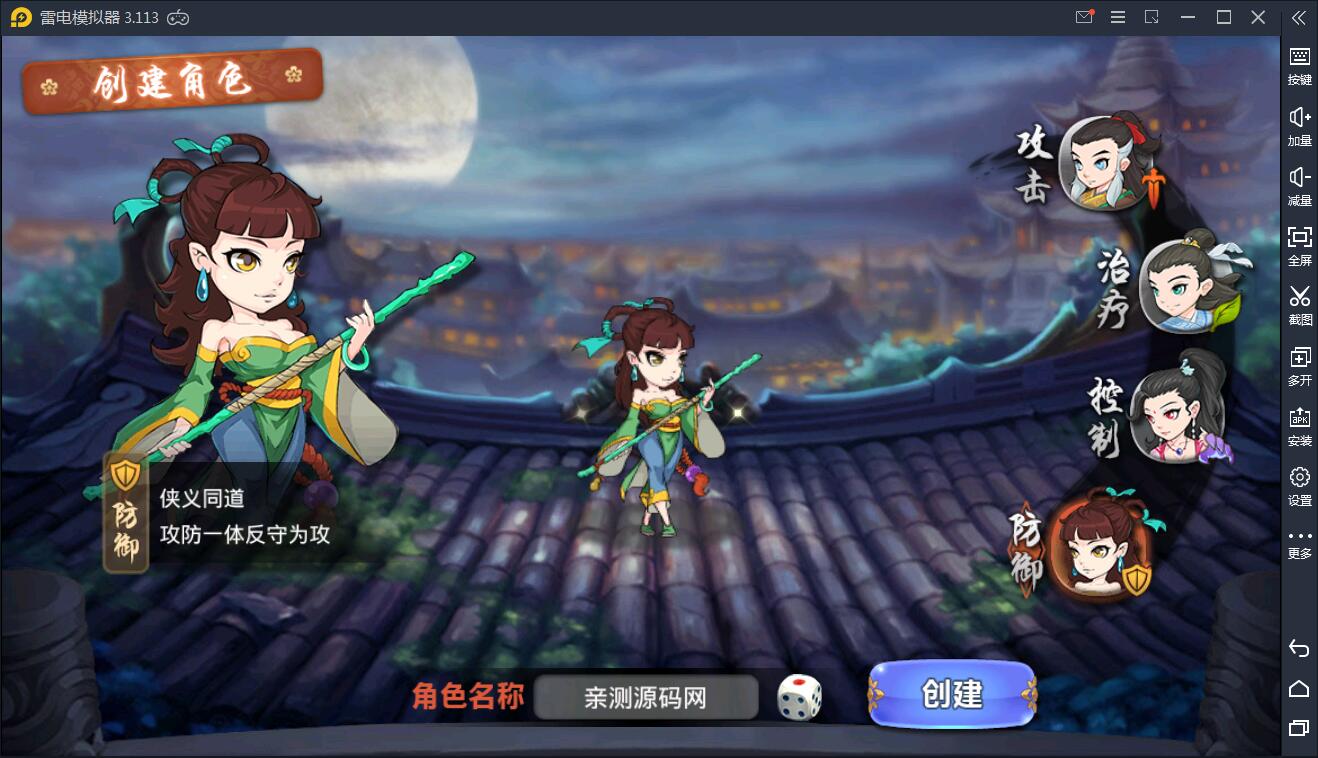Take a screenshot with the 截图 tool
Viewport: 1318px width, 758px height.
tap(1299, 302)
